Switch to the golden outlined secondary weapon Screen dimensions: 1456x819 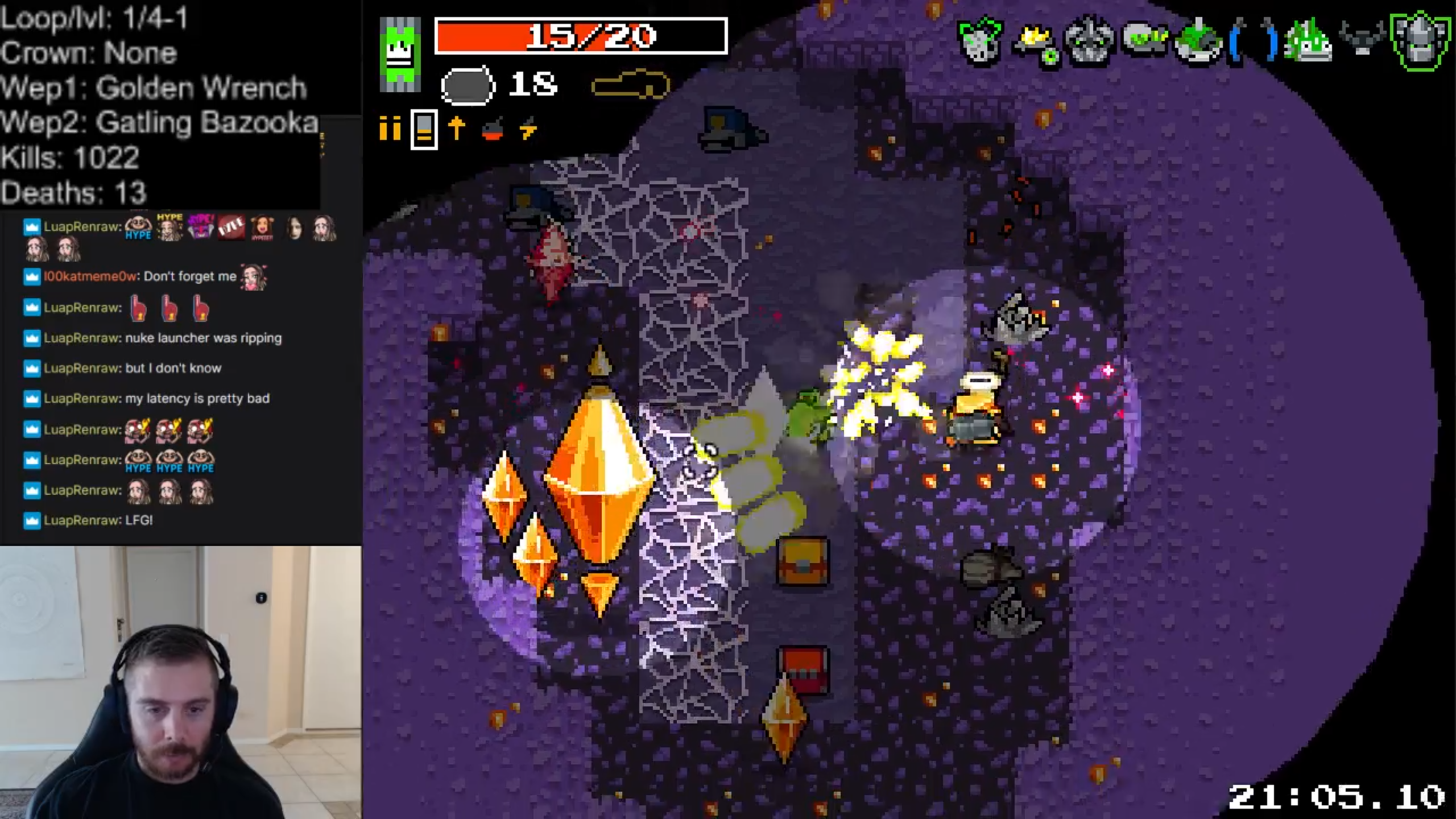click(x=630, y=85)
